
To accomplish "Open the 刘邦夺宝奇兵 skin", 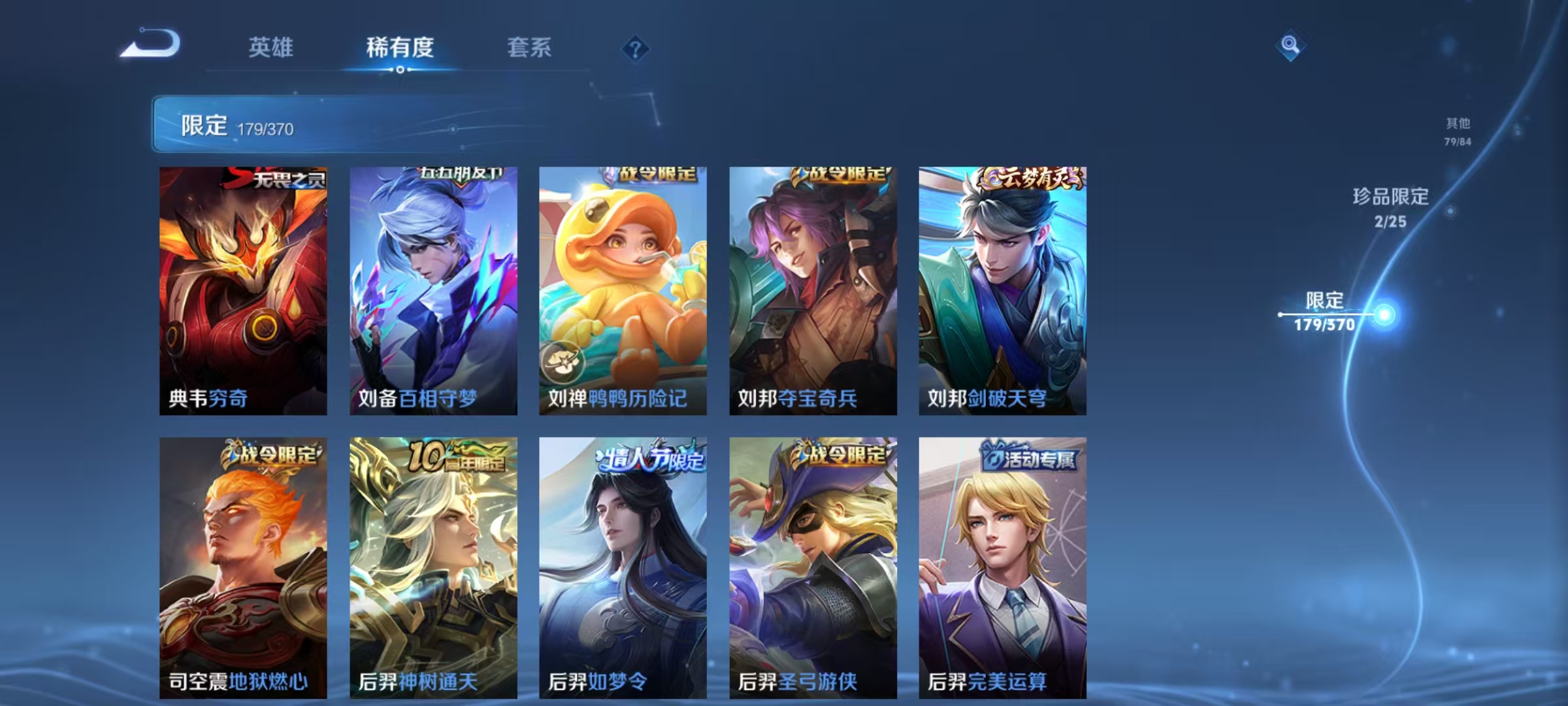I will 813,288.
